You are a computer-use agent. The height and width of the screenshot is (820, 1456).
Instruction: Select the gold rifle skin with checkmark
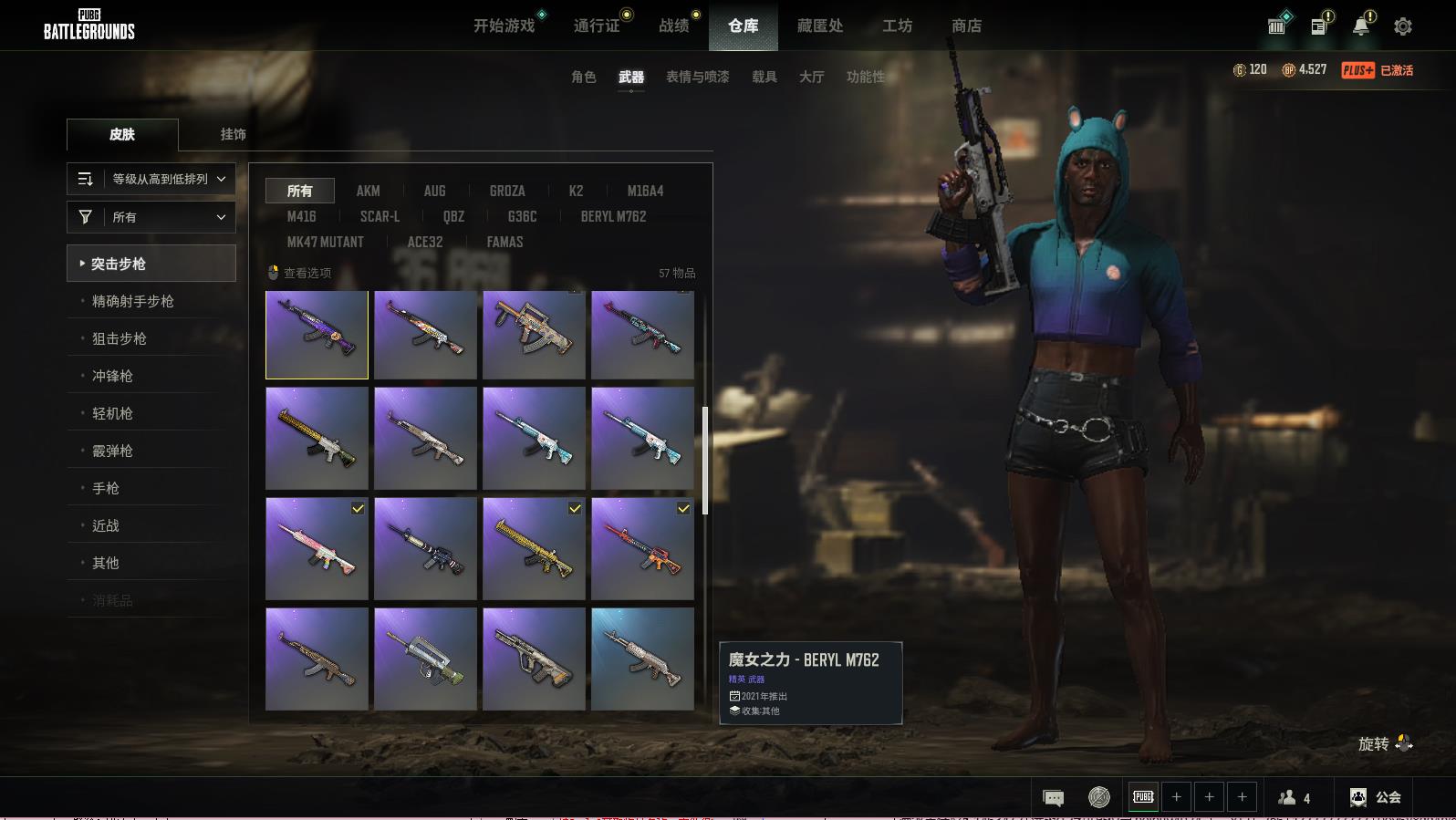coord(534,548)
